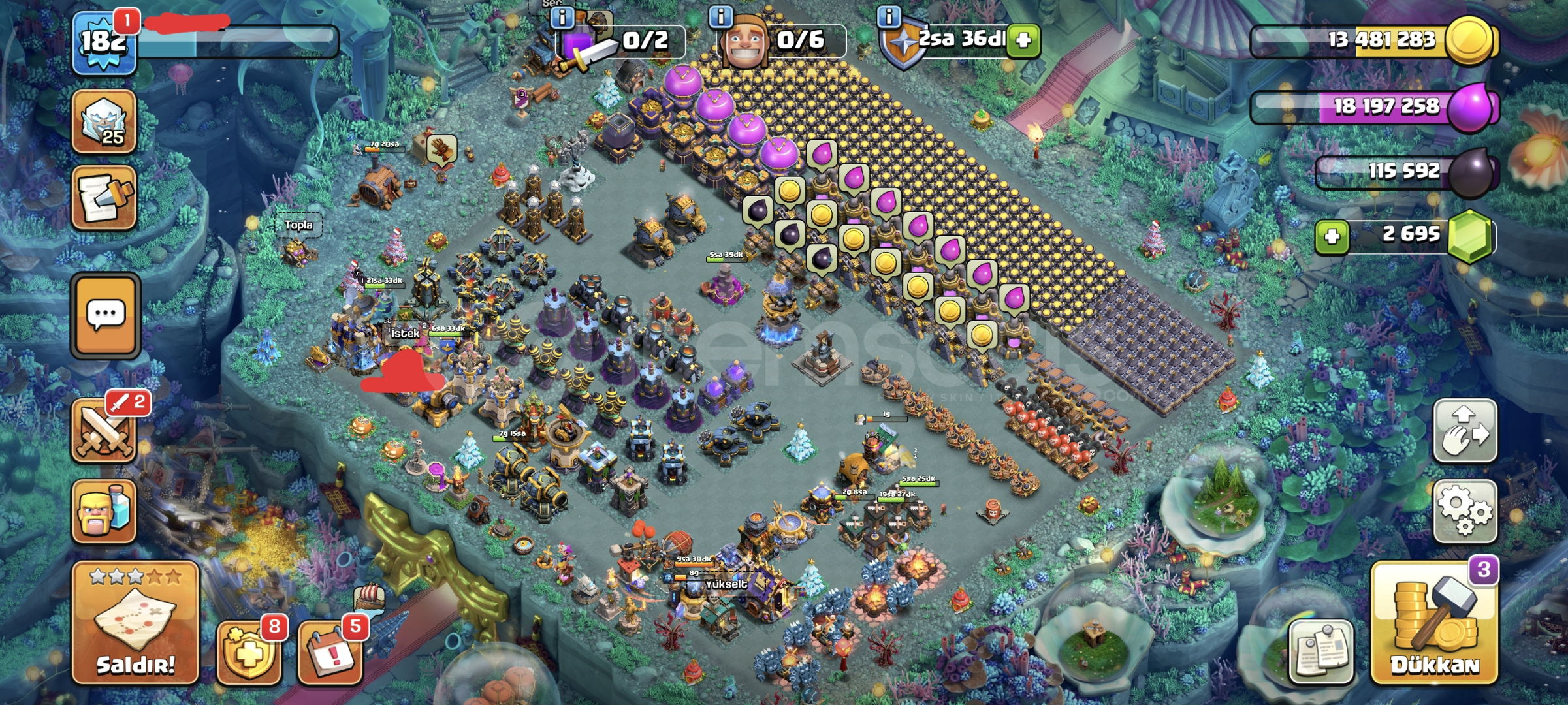
Task: Open the gold pass badge with 8 notifications
Action: (249, 651)
